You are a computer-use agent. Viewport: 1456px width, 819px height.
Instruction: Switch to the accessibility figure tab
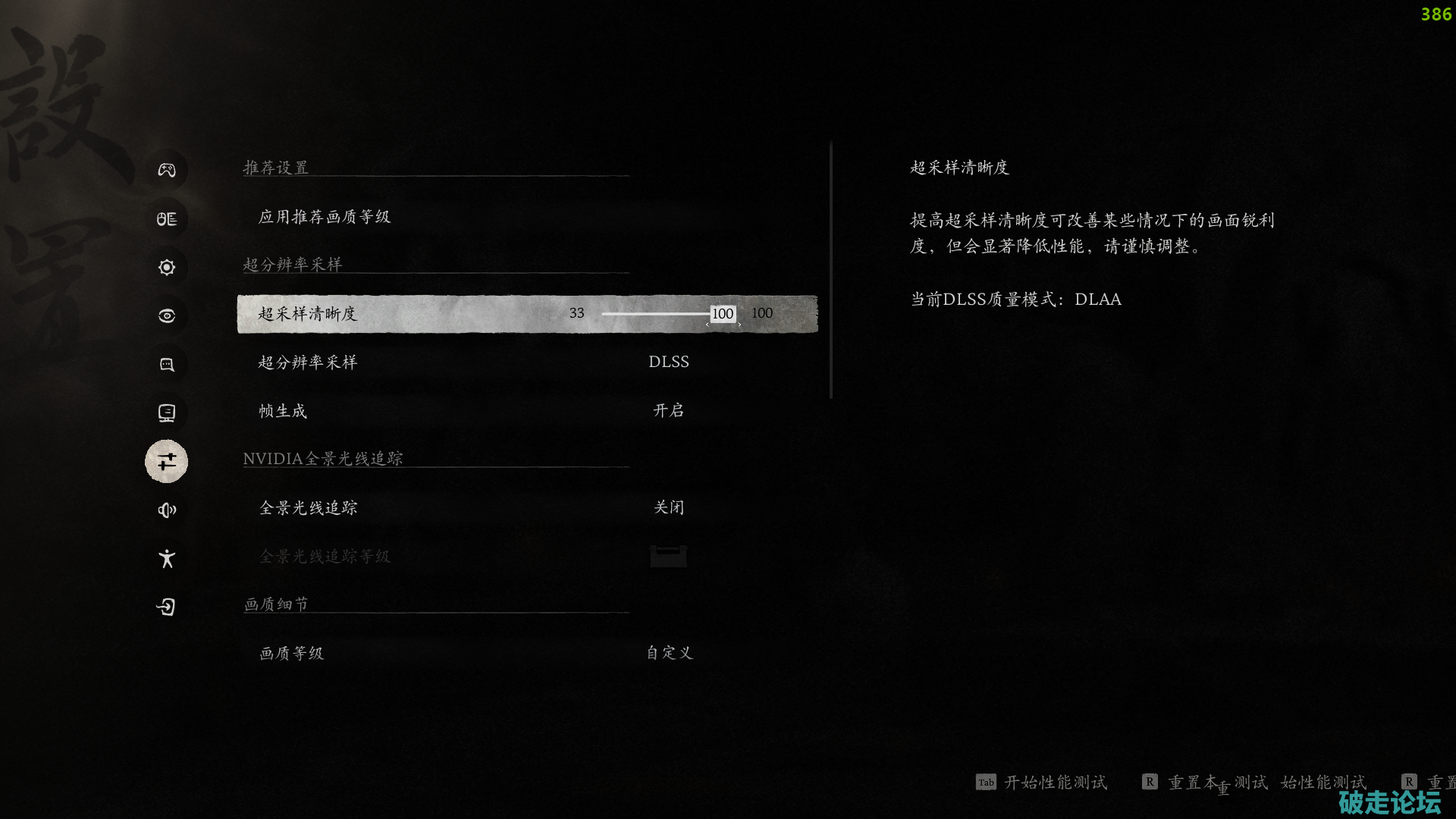pyautogui.click(x=167, y=559)
